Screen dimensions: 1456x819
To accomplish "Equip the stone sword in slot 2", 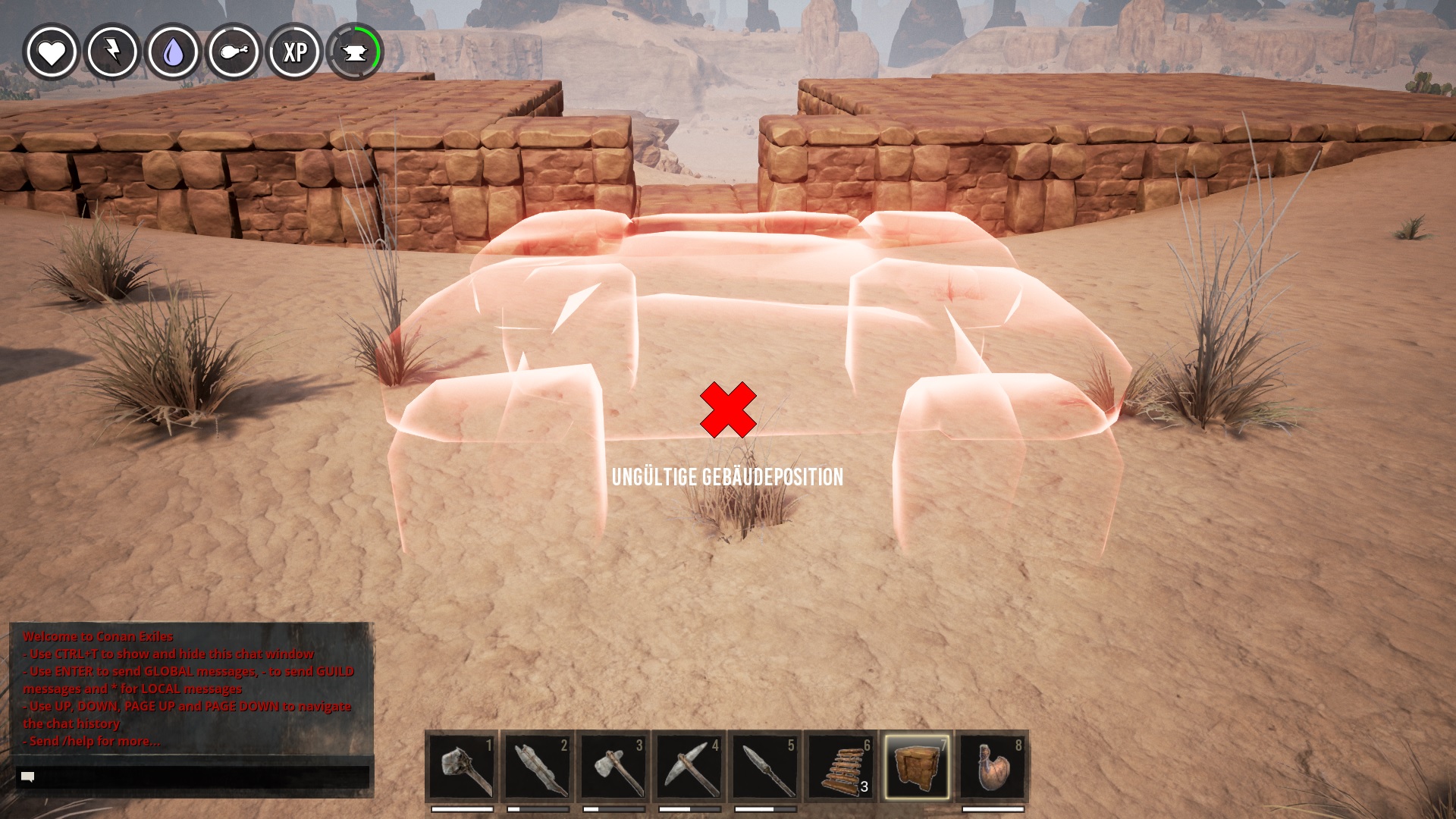I will [538, 767].
